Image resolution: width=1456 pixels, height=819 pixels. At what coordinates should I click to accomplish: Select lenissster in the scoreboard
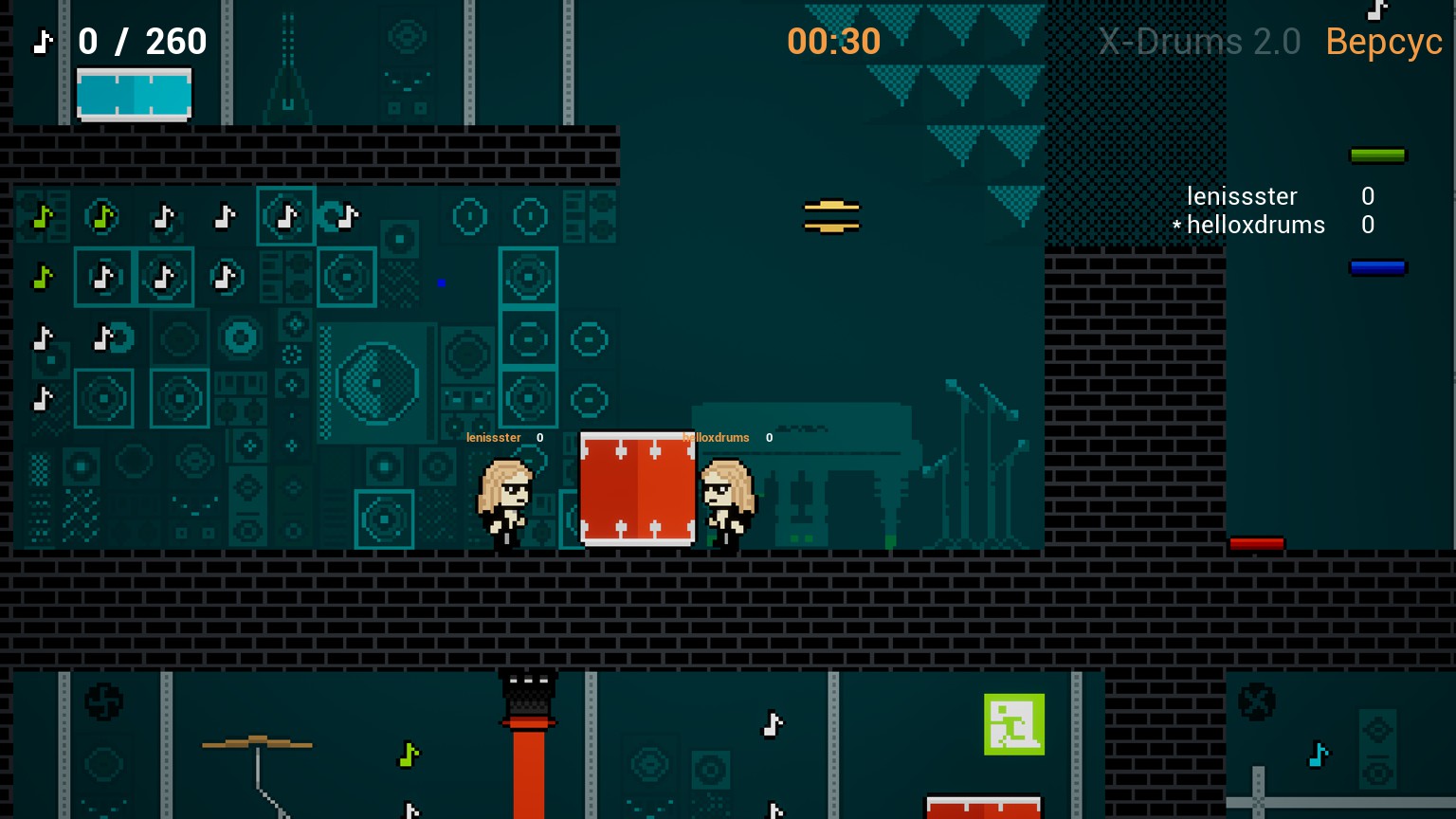[x=1242, y=196]
